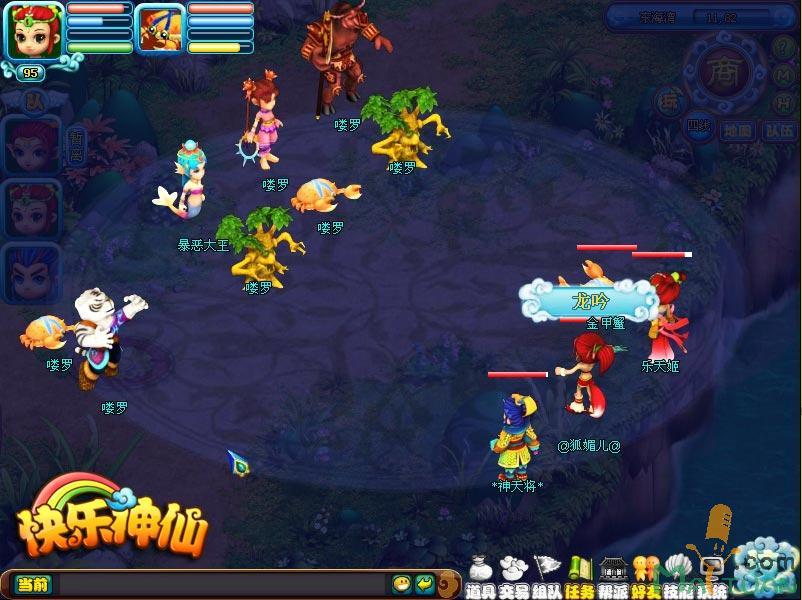Viewport: 802px width, 600px height.
Task: Click the chat input field
Action: 220,584
